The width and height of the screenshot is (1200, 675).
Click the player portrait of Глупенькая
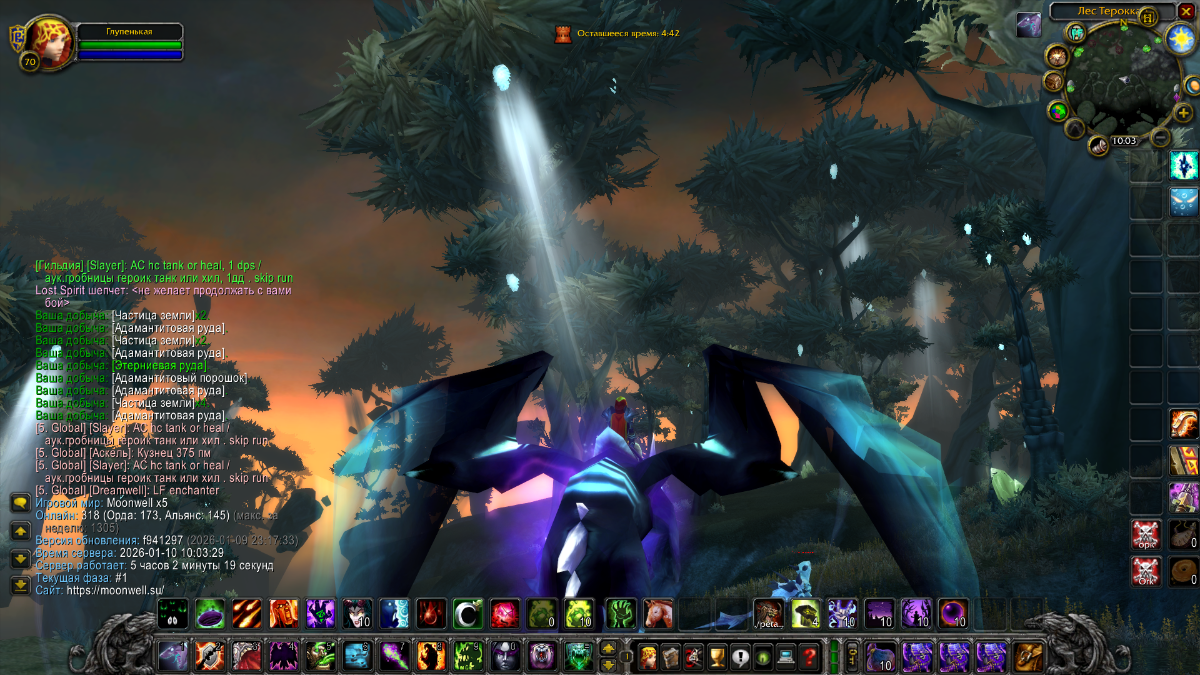pos(45,40)
